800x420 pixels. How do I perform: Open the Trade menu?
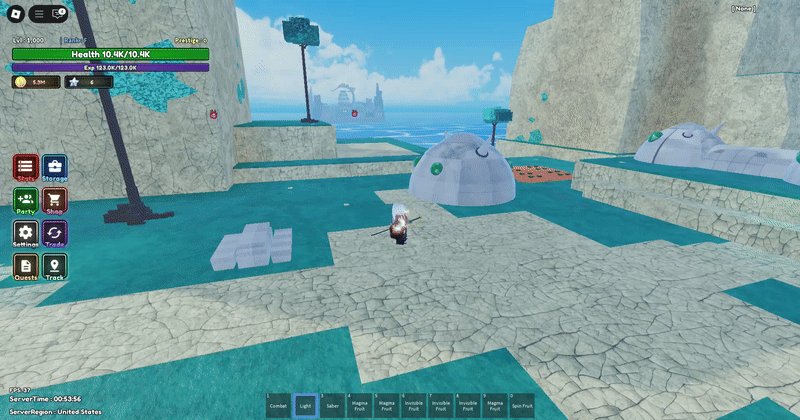(x=55, y=234)
